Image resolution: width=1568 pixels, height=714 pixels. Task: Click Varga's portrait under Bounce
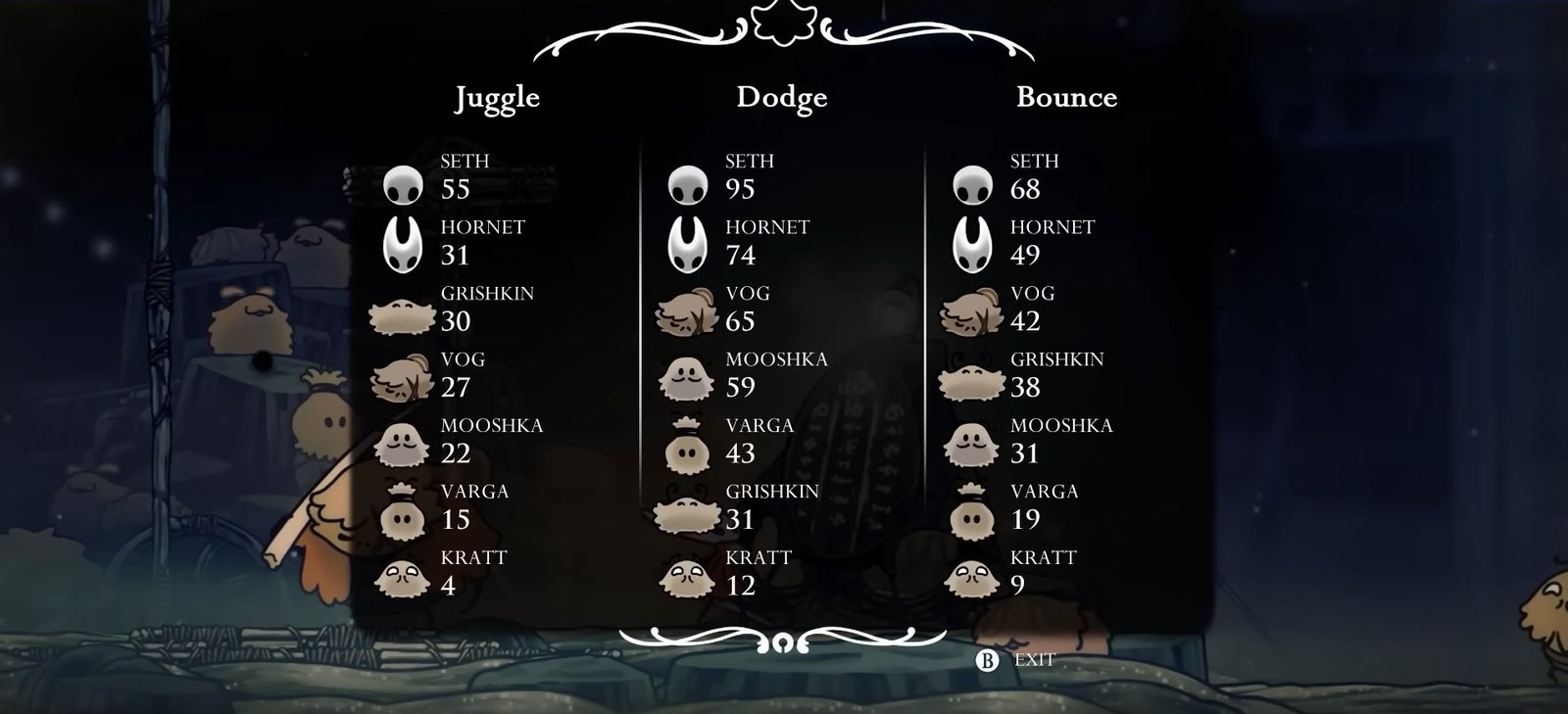pyautogui.click(x=972, y=513)
